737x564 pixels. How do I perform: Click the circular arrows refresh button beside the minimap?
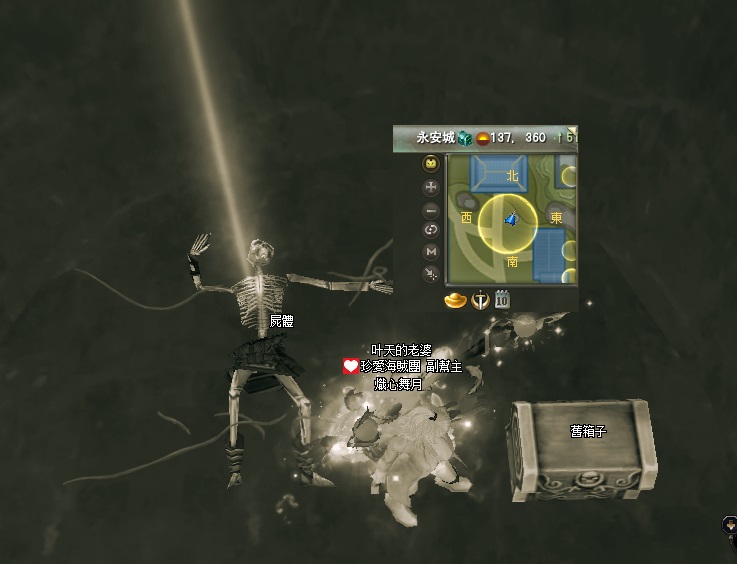click(431, 230)
